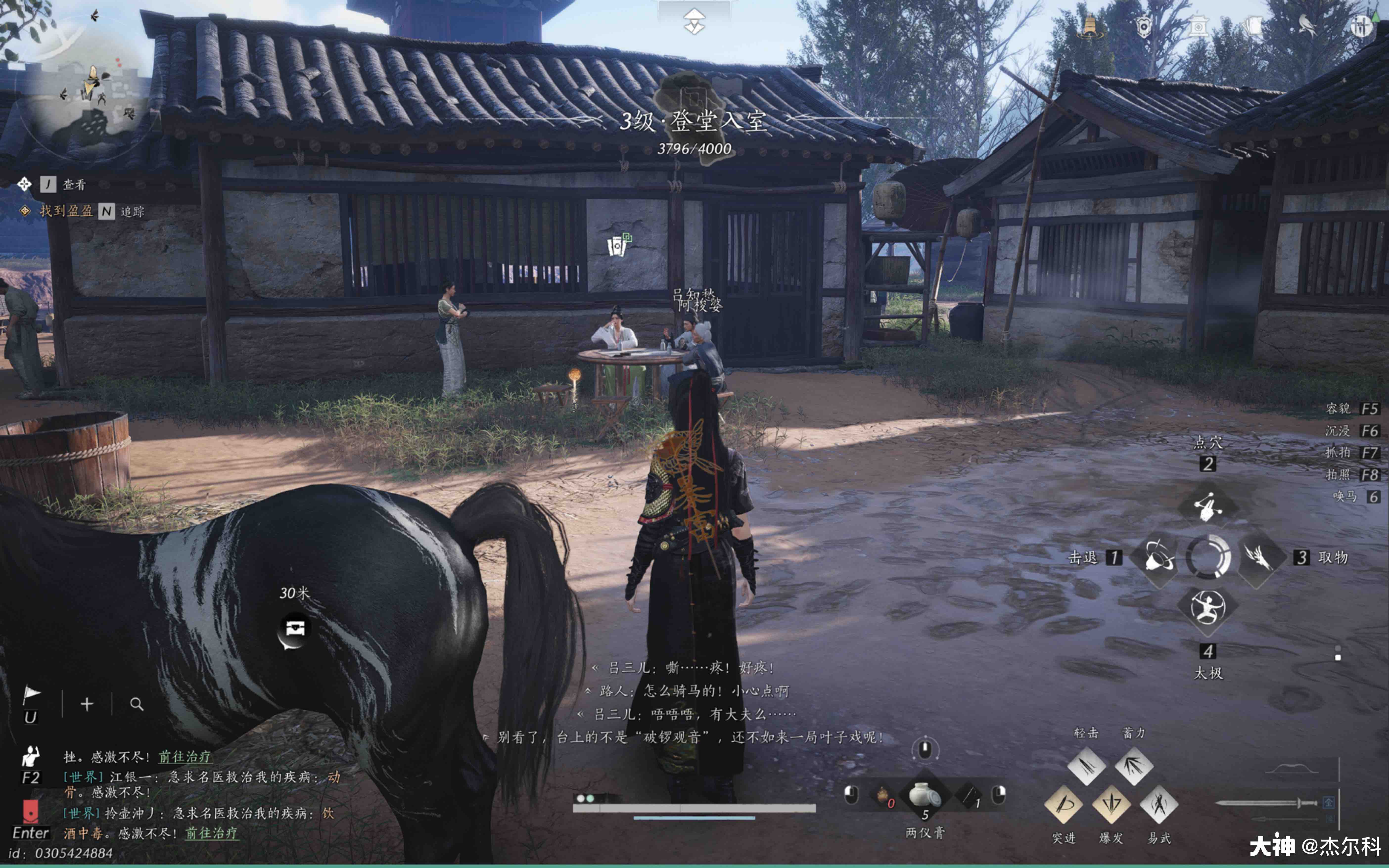Use the 突进 dash attack skill
Screen dimensions: 1389x868
point(1064,804)
